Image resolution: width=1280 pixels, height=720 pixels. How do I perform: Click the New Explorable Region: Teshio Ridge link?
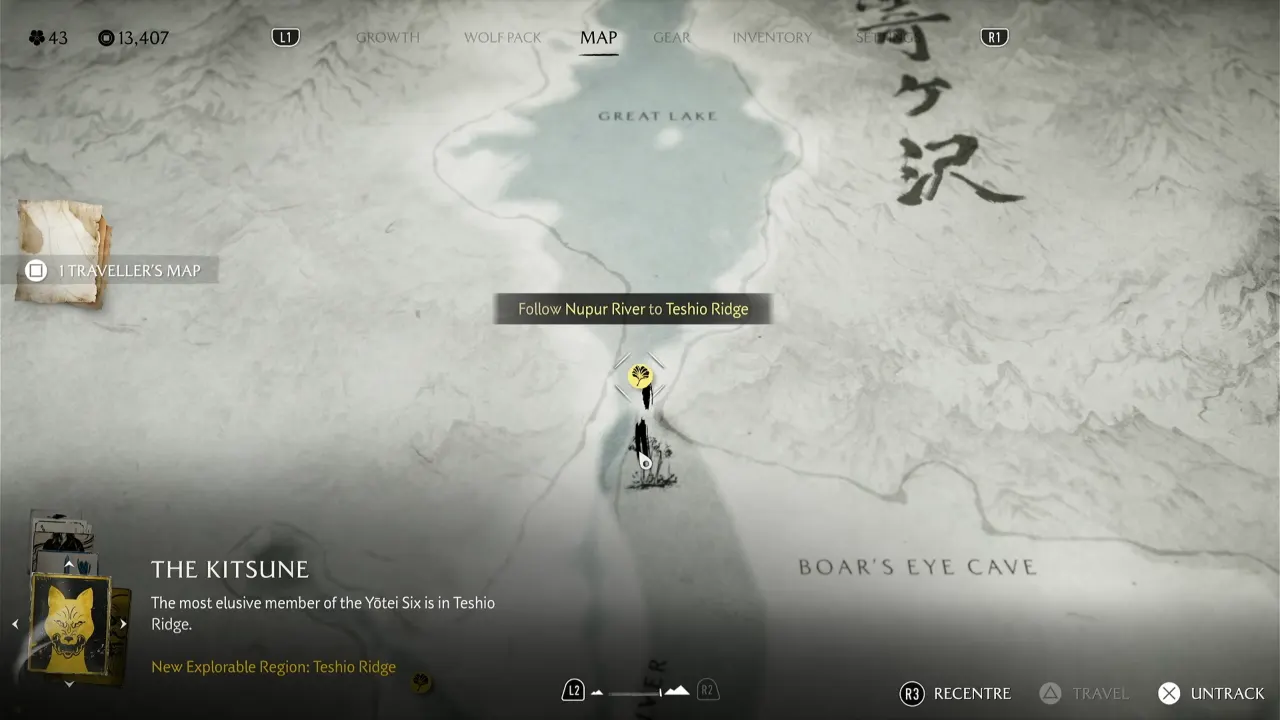273,666
